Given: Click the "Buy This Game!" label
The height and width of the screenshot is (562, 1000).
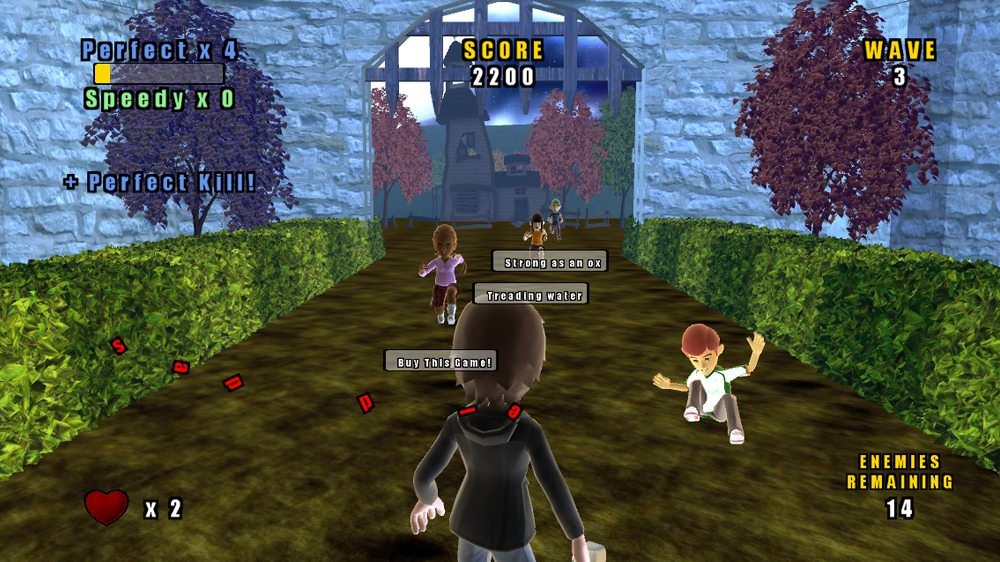Looking at the screenshot, I should [440, 361].
